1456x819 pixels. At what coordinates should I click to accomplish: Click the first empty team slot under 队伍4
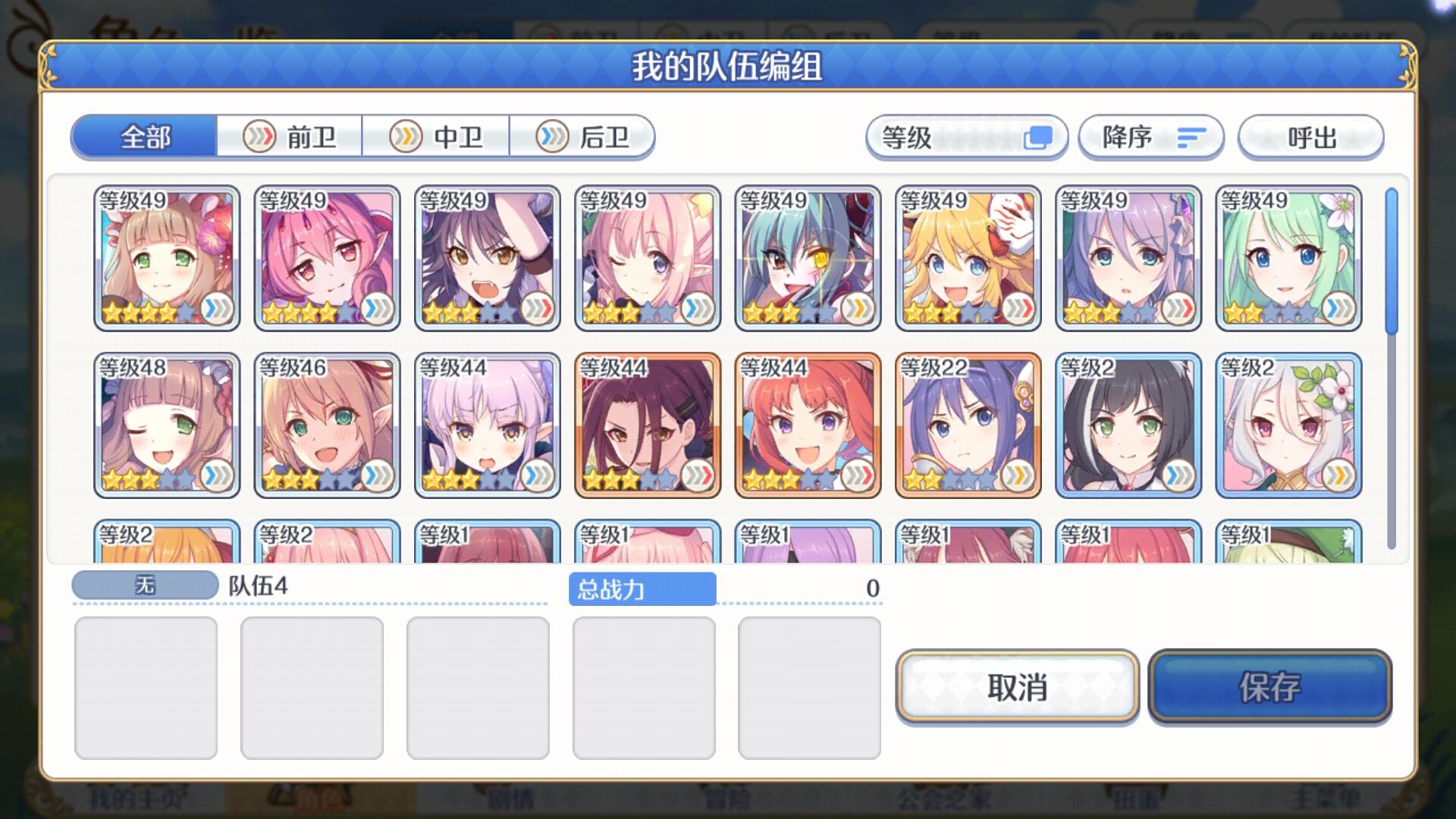[146, 686]
